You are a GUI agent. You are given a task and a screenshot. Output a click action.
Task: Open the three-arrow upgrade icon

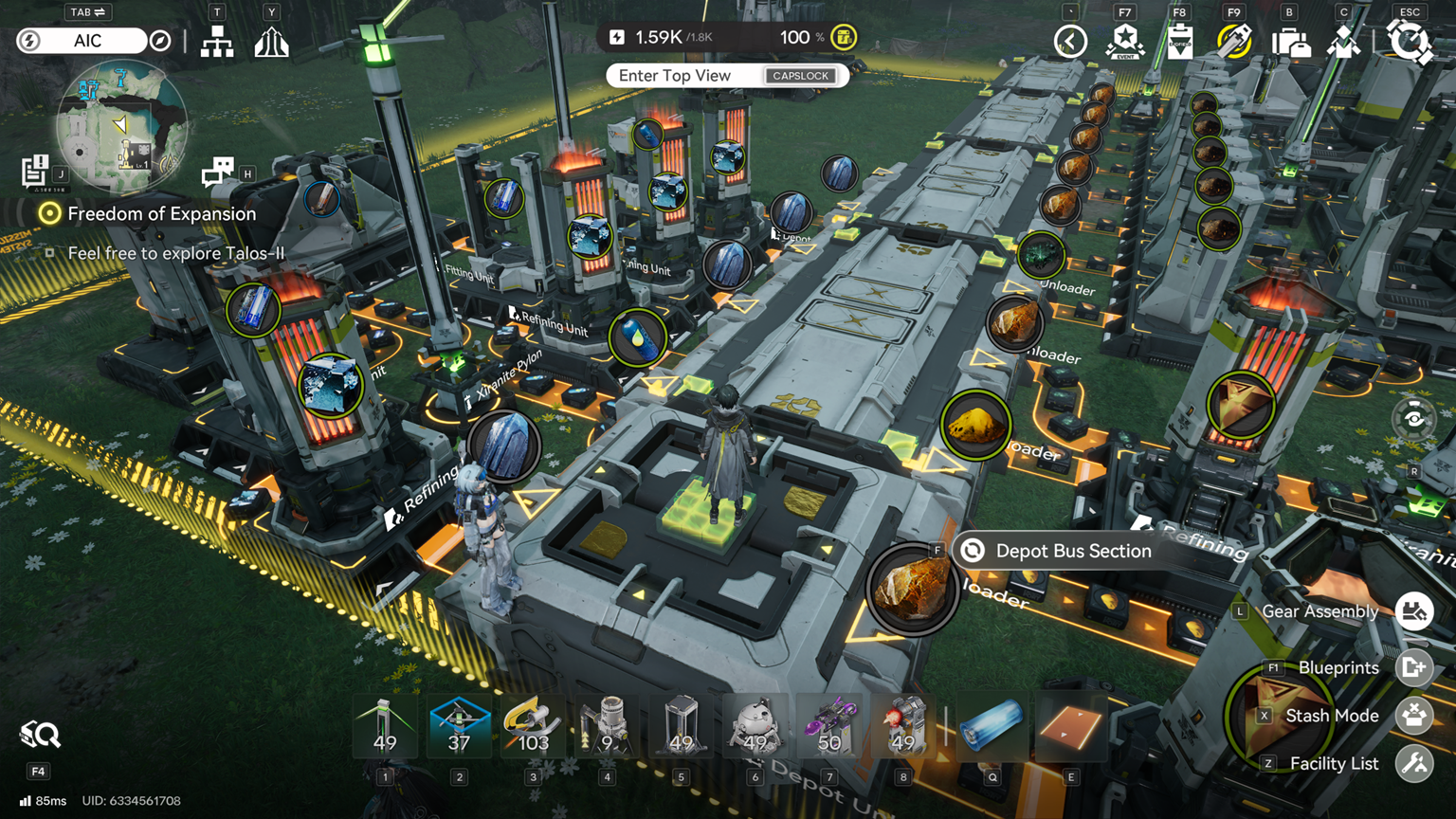tap(271, 42)
